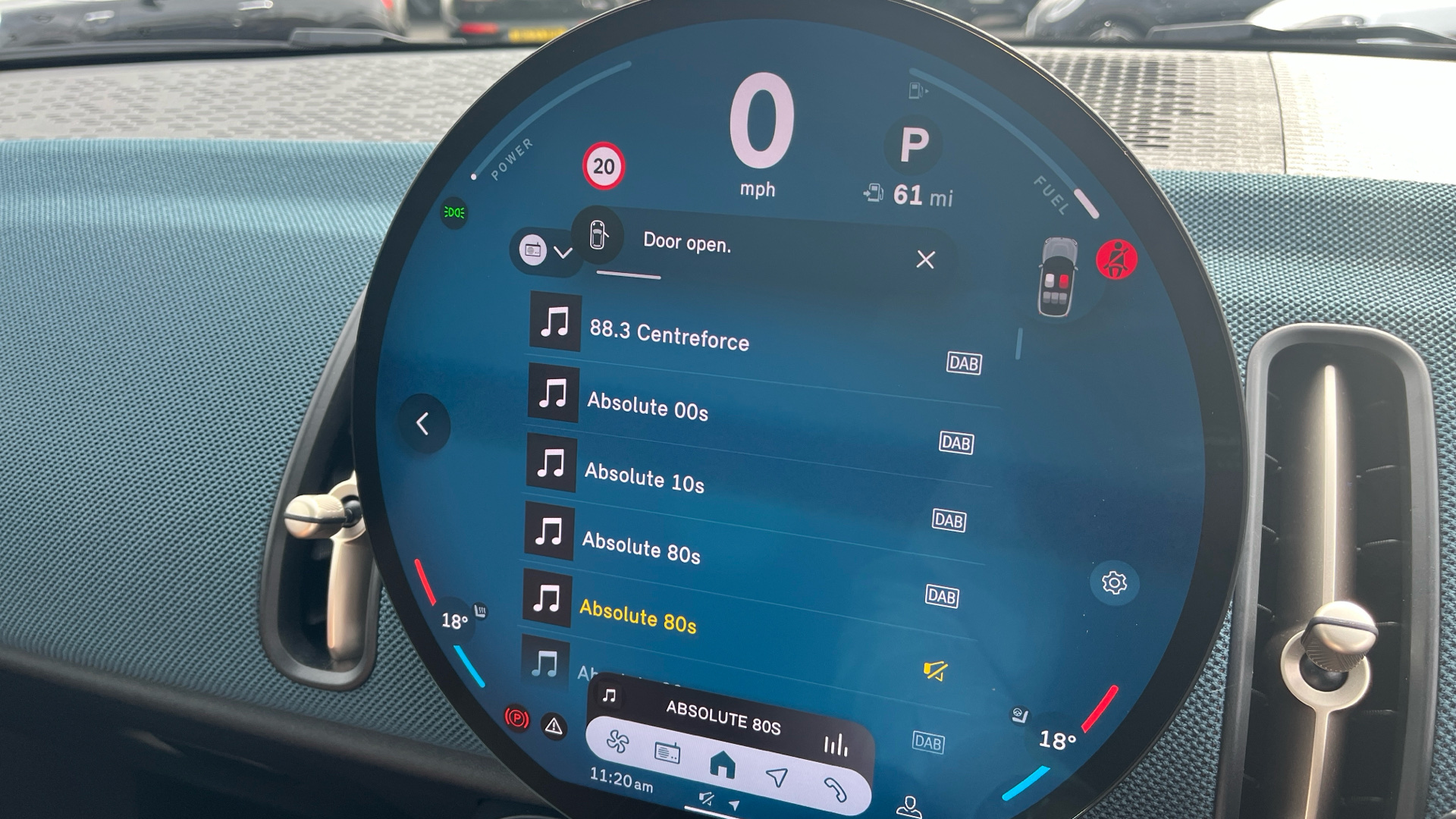Screen dimensions: 1456x819
Task: Go back with the left arrow button
Action: (x=423, y=424)
